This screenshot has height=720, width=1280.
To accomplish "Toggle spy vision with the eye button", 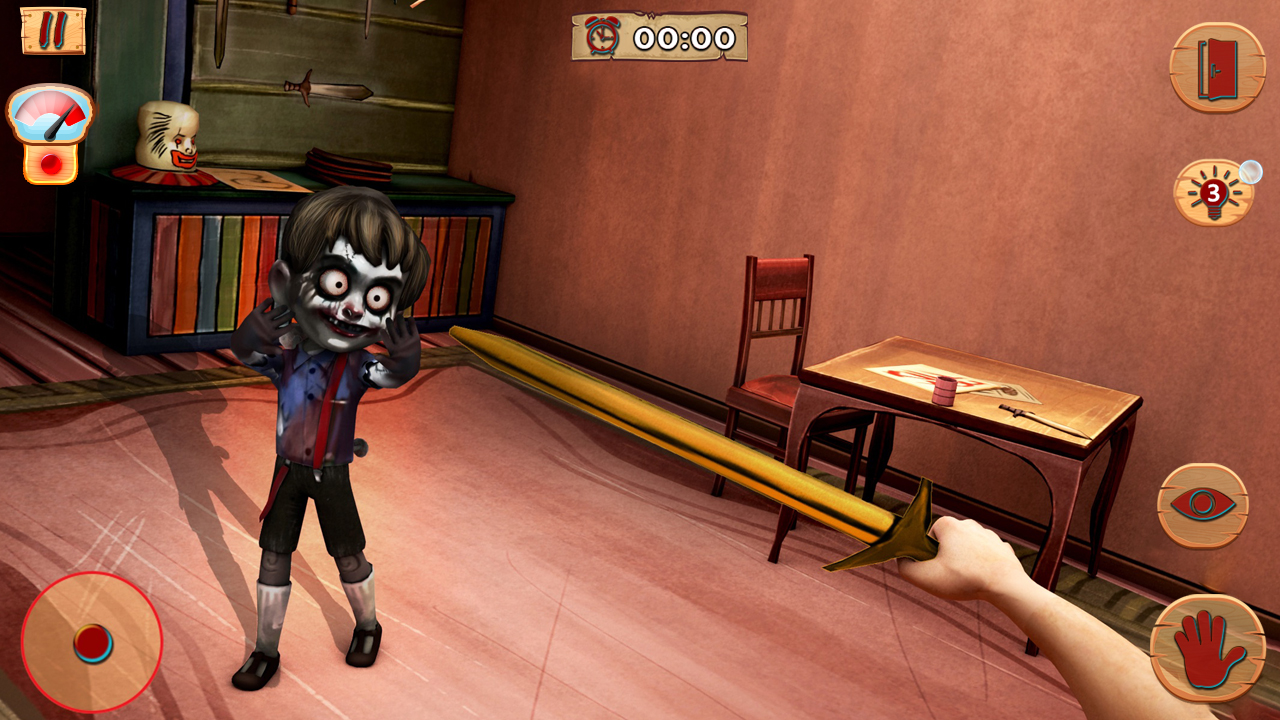I will point(1205,503).
